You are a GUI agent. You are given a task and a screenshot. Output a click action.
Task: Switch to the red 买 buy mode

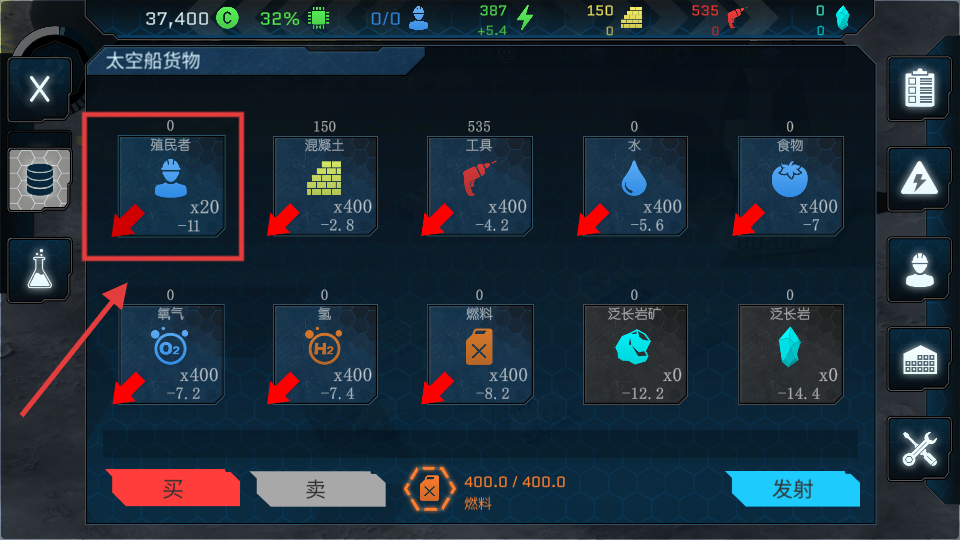pos(174,489)
